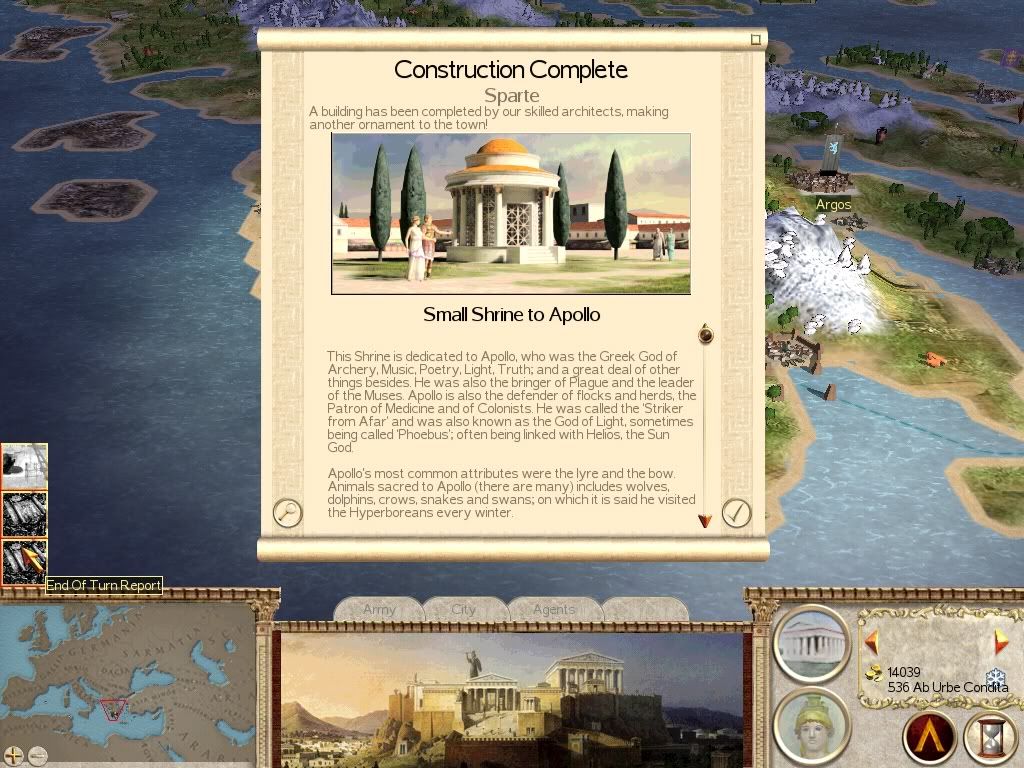Click the right red arrow in the info panel

(x=1000, y=642)
